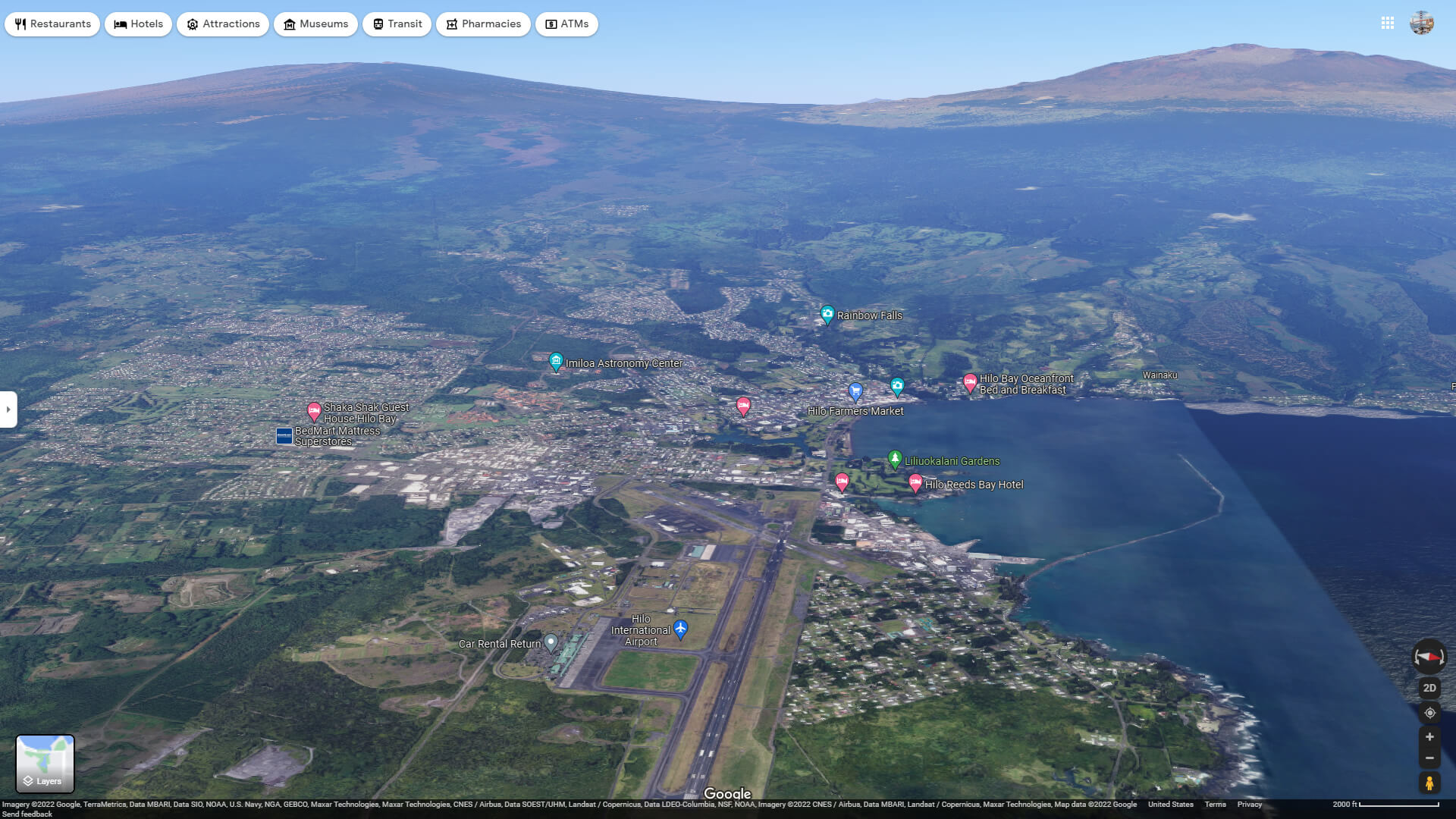Zoom in using the plus control

click(1429, 736)
